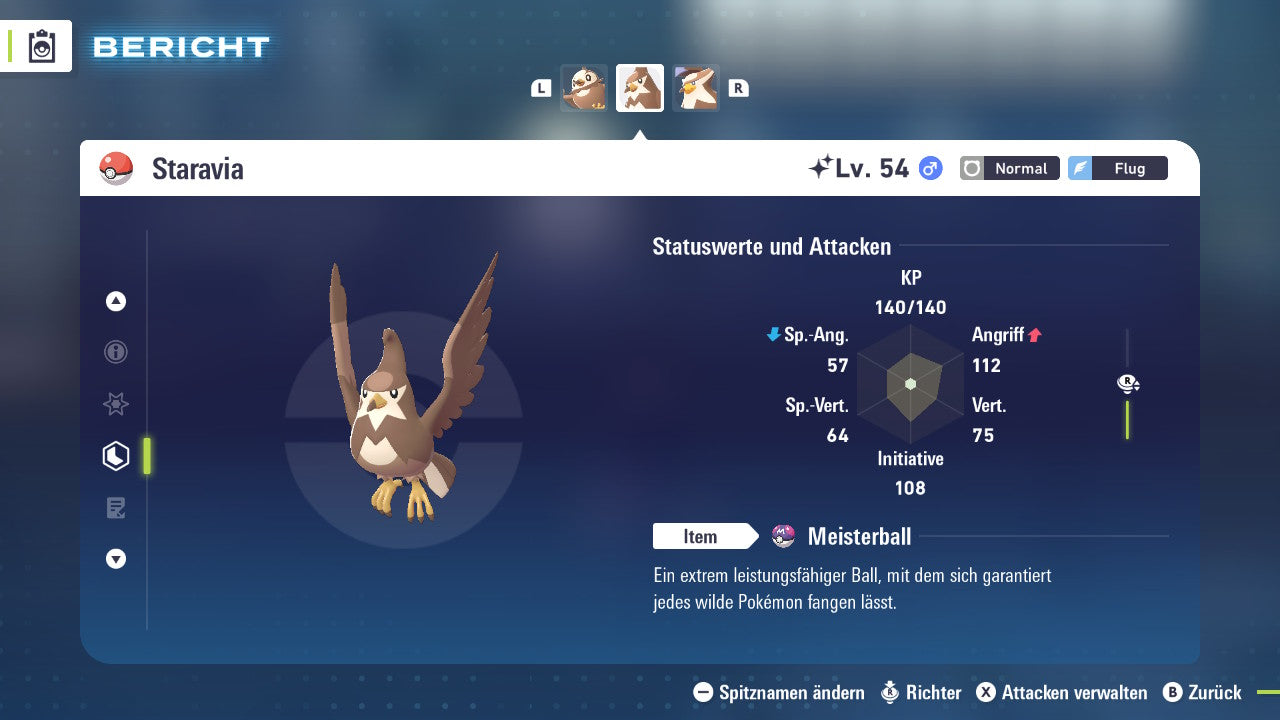The image size is (1280, 720).
Task: Open the awards star icon in the sidebar
Action: [x=115, y=404]
